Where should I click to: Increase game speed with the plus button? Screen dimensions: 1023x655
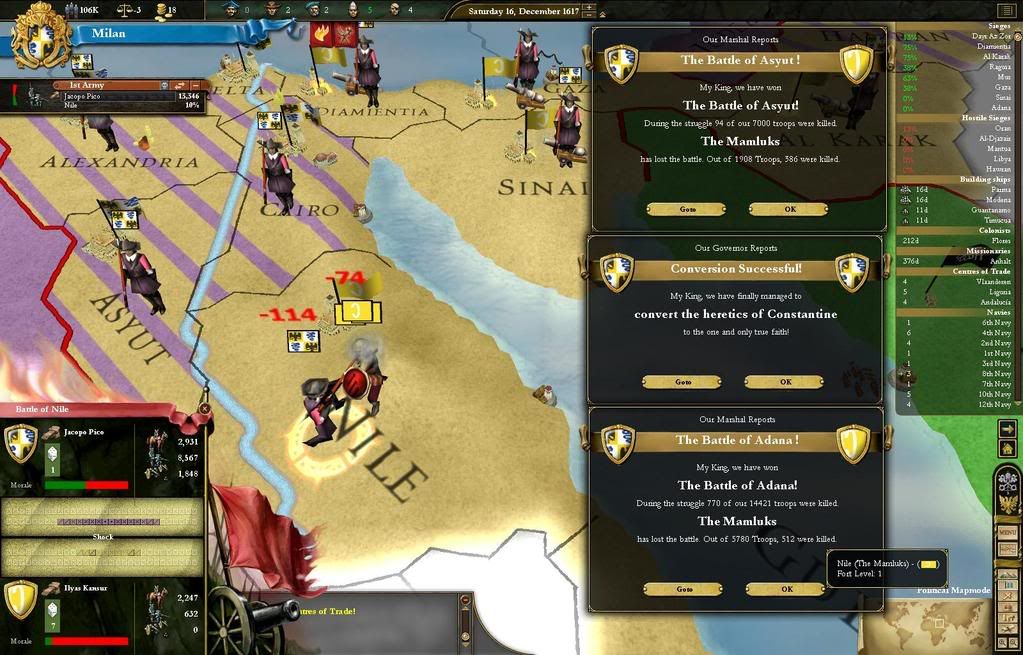pos(587,8)
